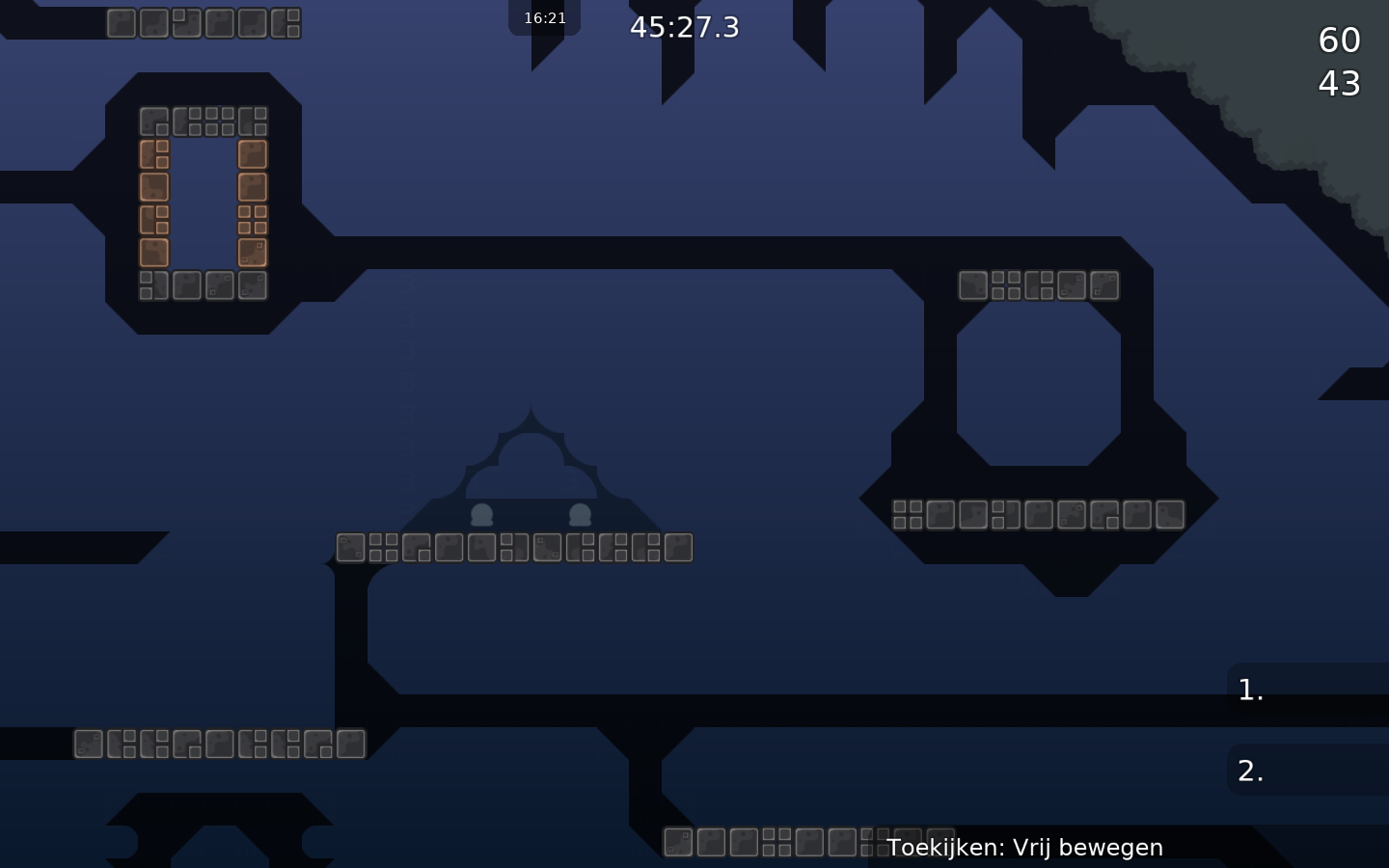Click the orange block frame top-left
The image size is (1389, 868).
click(201, 203)
